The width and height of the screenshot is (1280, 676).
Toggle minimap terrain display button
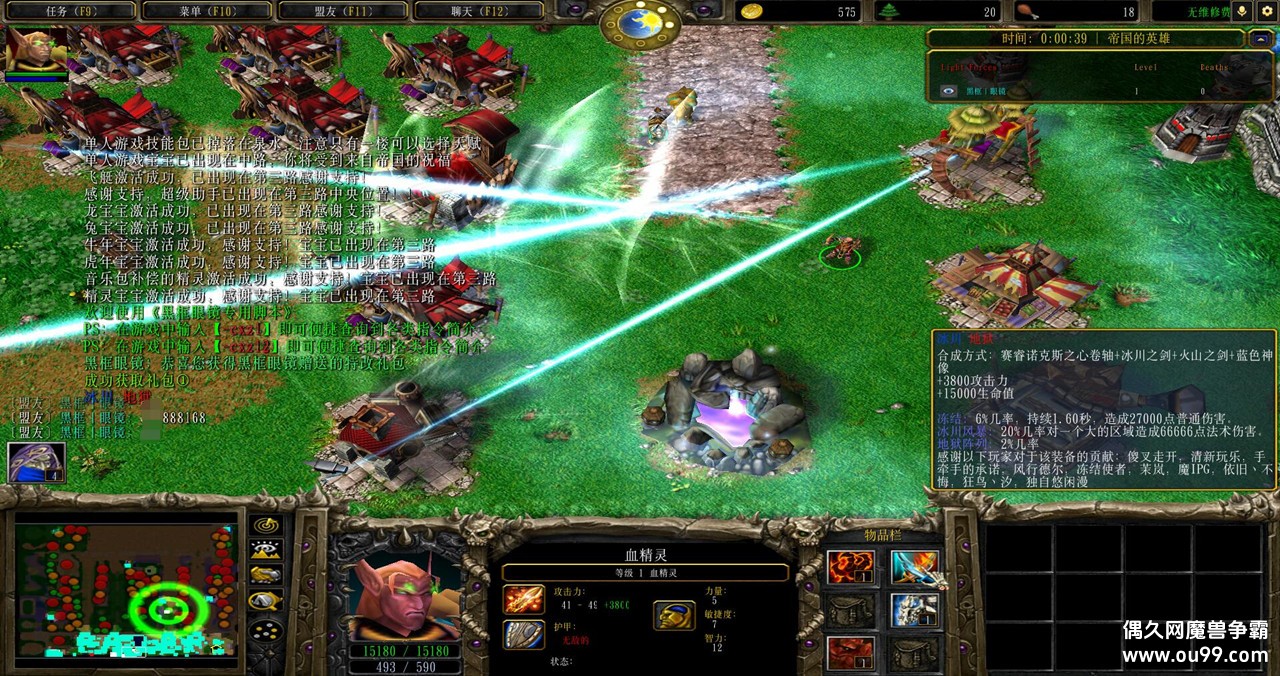pos(265,549)
